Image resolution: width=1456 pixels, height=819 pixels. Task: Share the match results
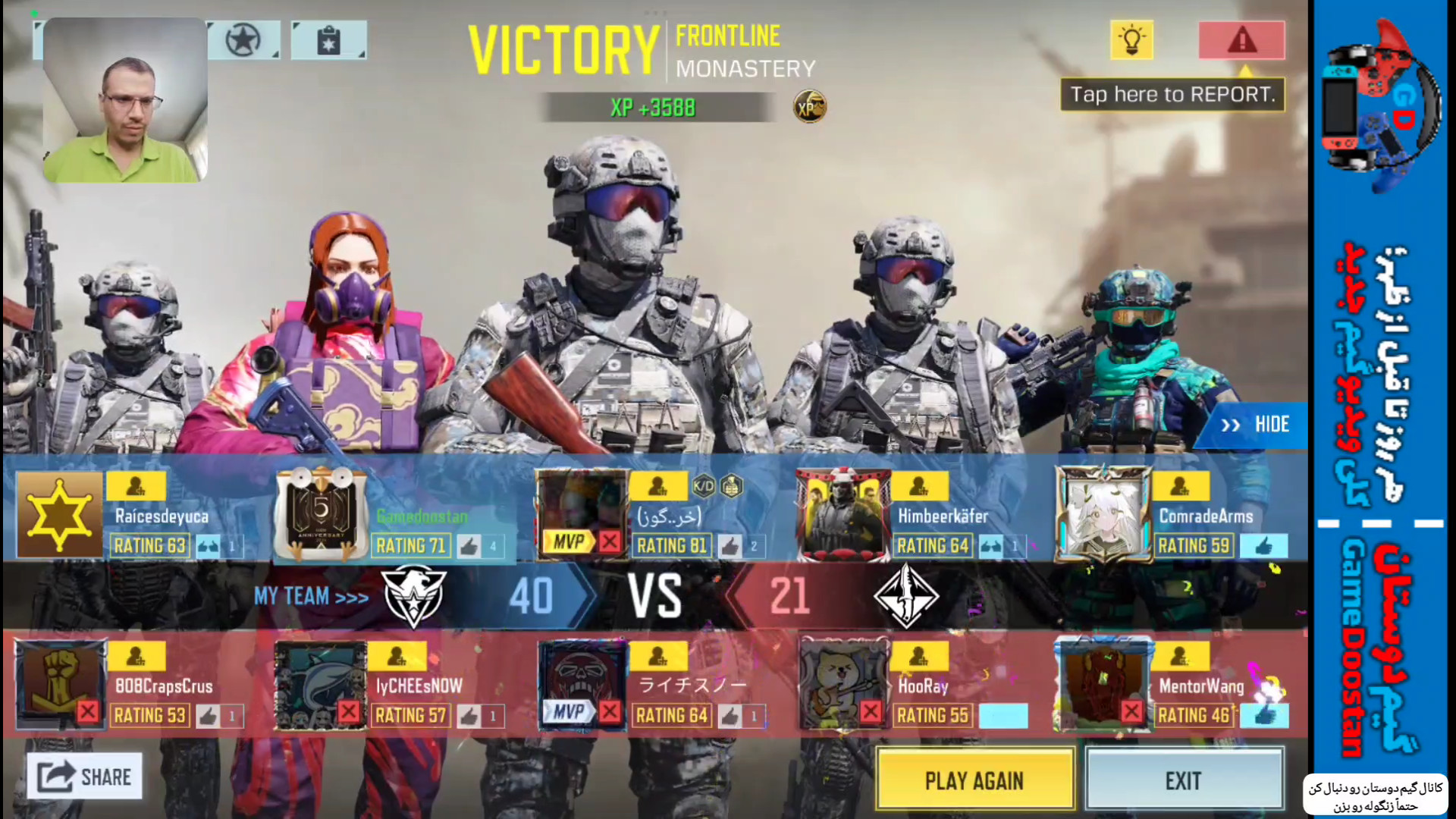[85, 777]
